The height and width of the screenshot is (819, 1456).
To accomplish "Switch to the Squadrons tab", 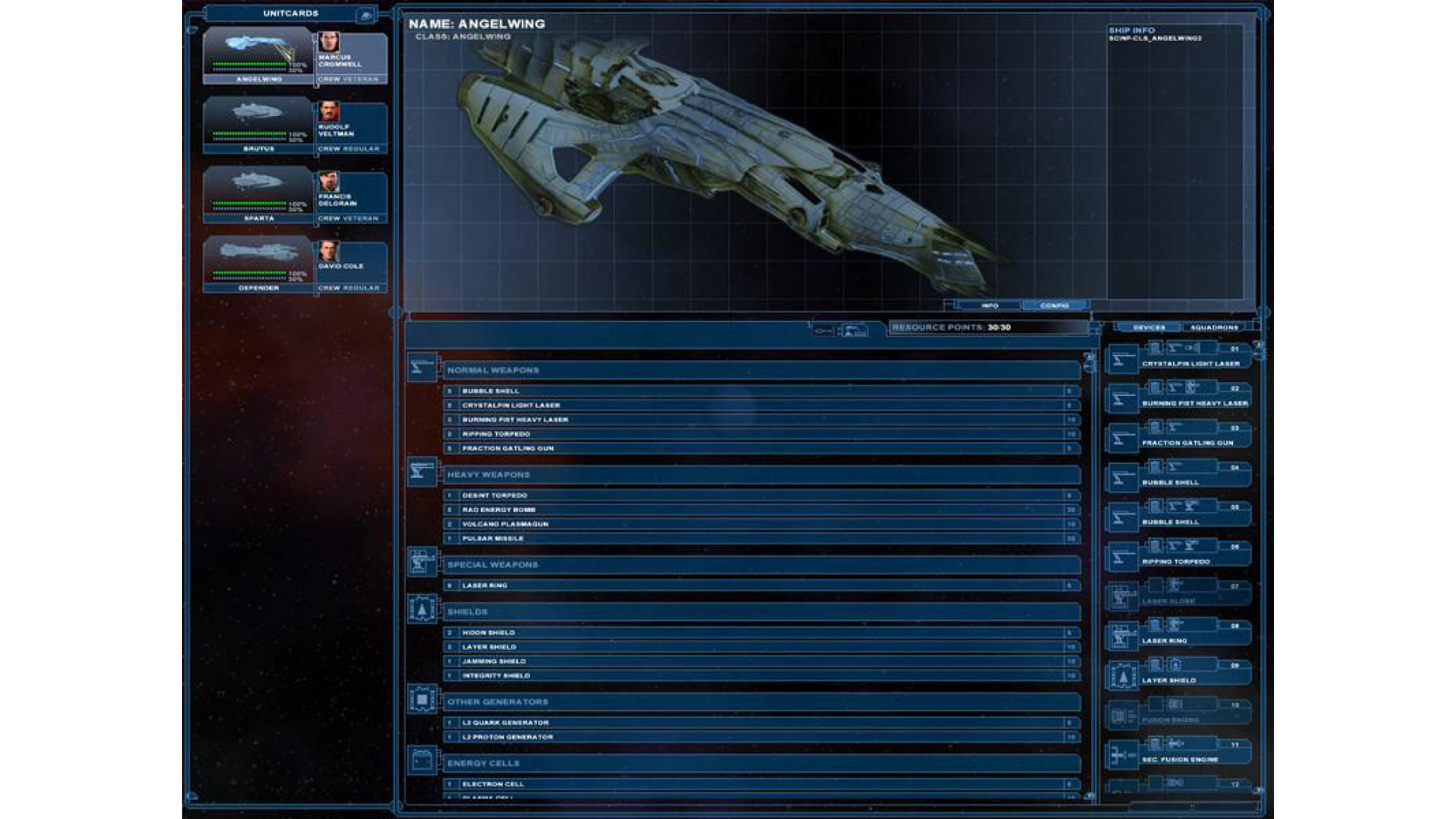I will (1214, 328).
